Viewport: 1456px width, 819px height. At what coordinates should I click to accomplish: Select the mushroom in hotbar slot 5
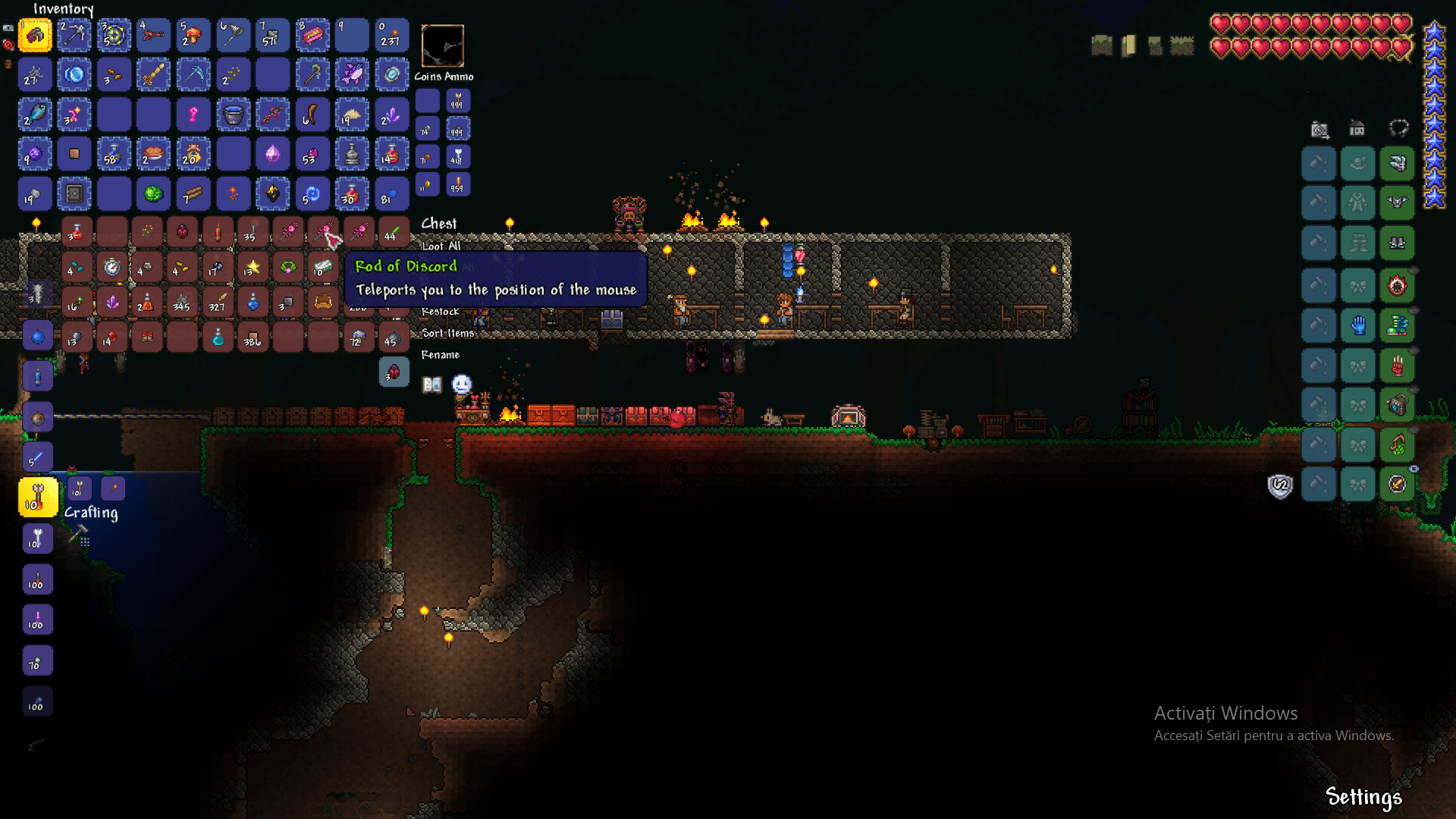pos(193,35)
